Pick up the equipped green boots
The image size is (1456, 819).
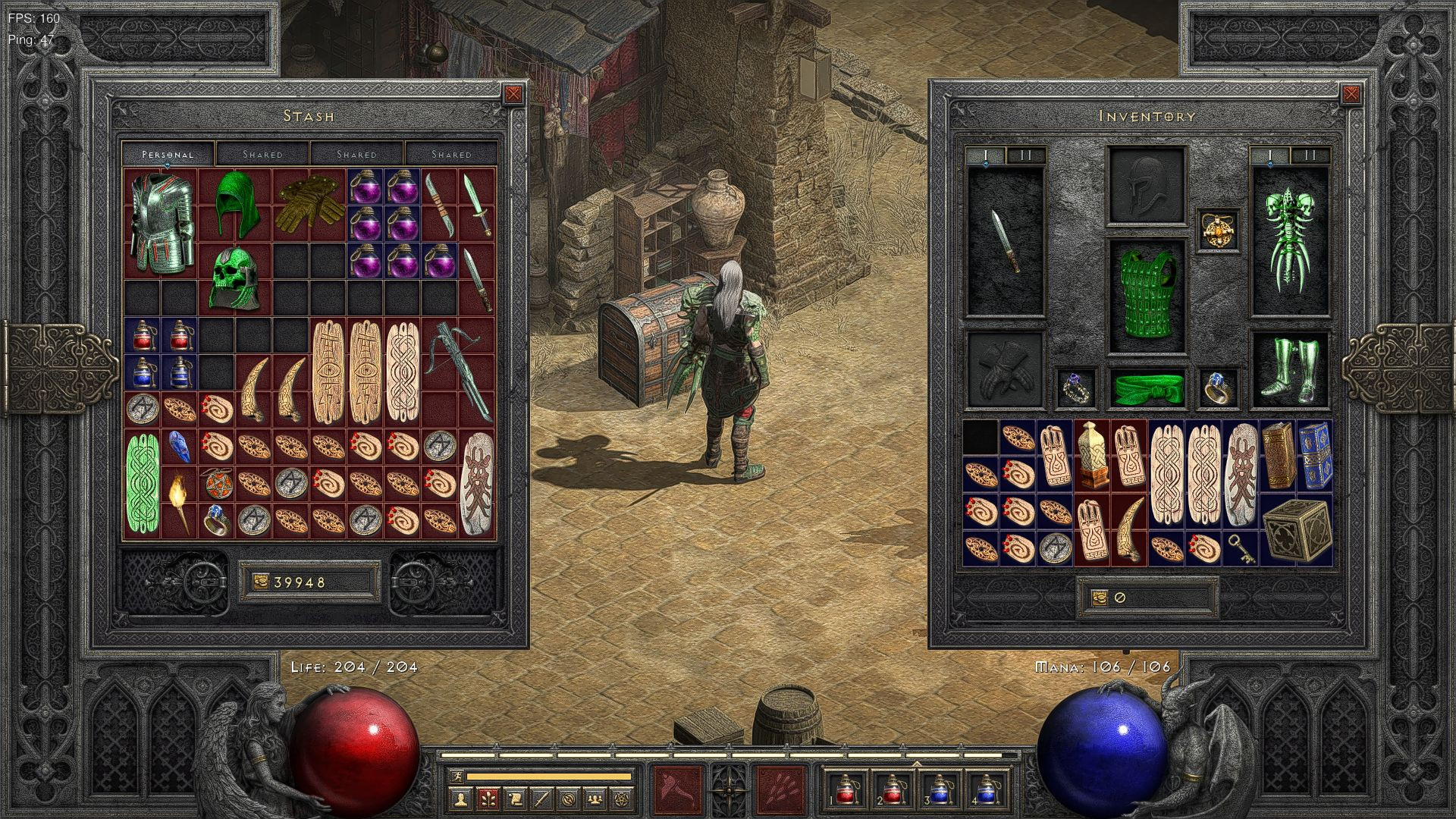pyautogui.click(x=1288, y=370)
